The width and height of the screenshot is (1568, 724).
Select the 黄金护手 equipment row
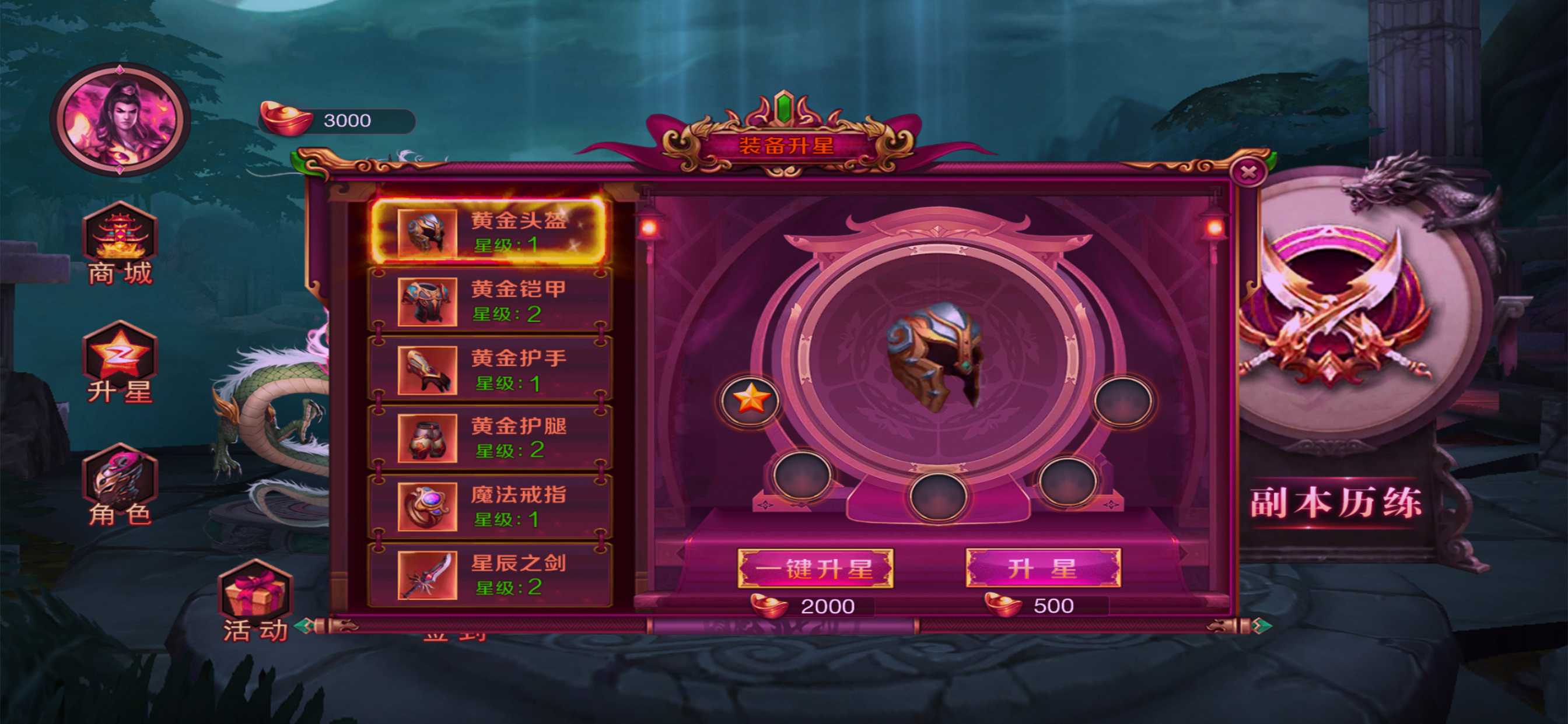[489, 370]
